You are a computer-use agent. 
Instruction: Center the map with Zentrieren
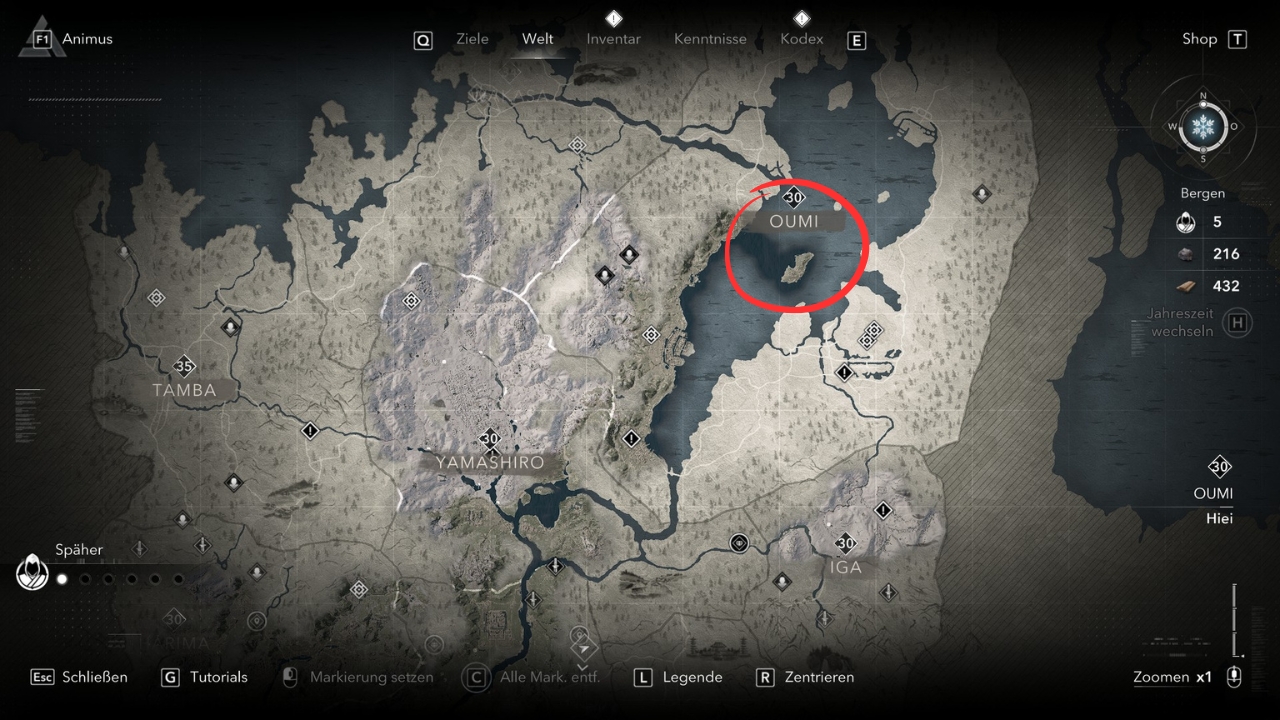click(819, 677)
